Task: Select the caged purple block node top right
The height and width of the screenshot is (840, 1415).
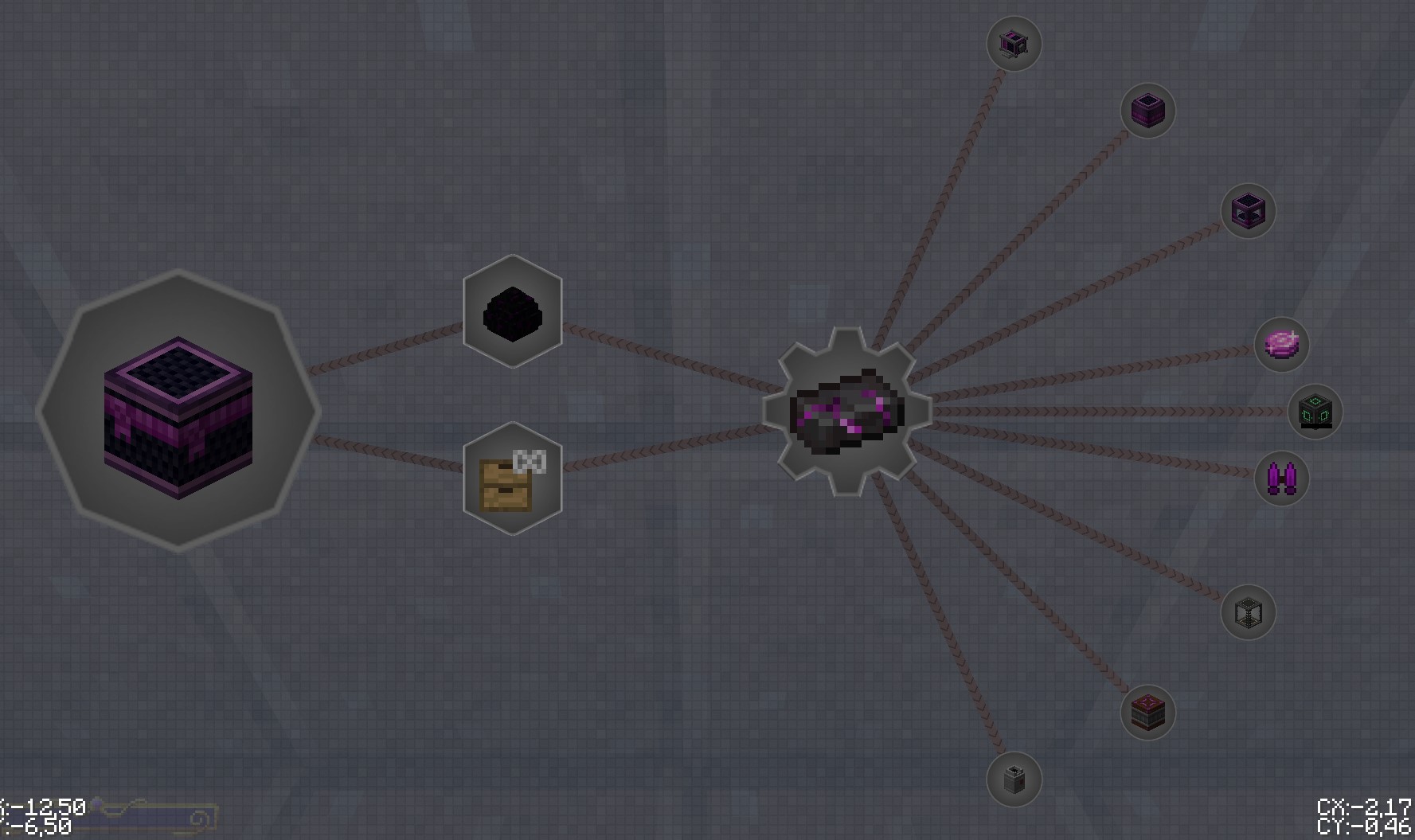Action: 1014,45
